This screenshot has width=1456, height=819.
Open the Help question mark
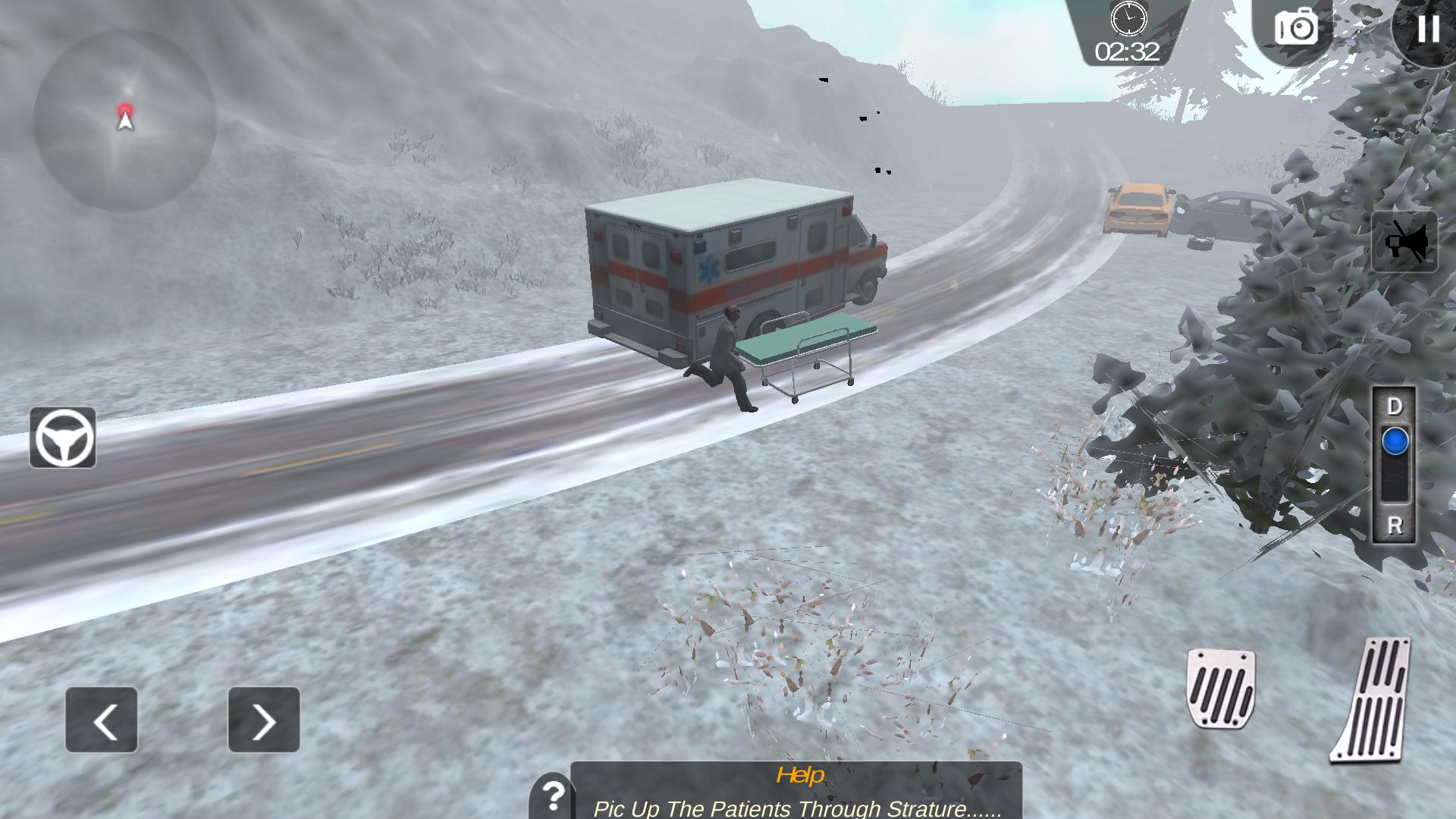tap(554, 798)
